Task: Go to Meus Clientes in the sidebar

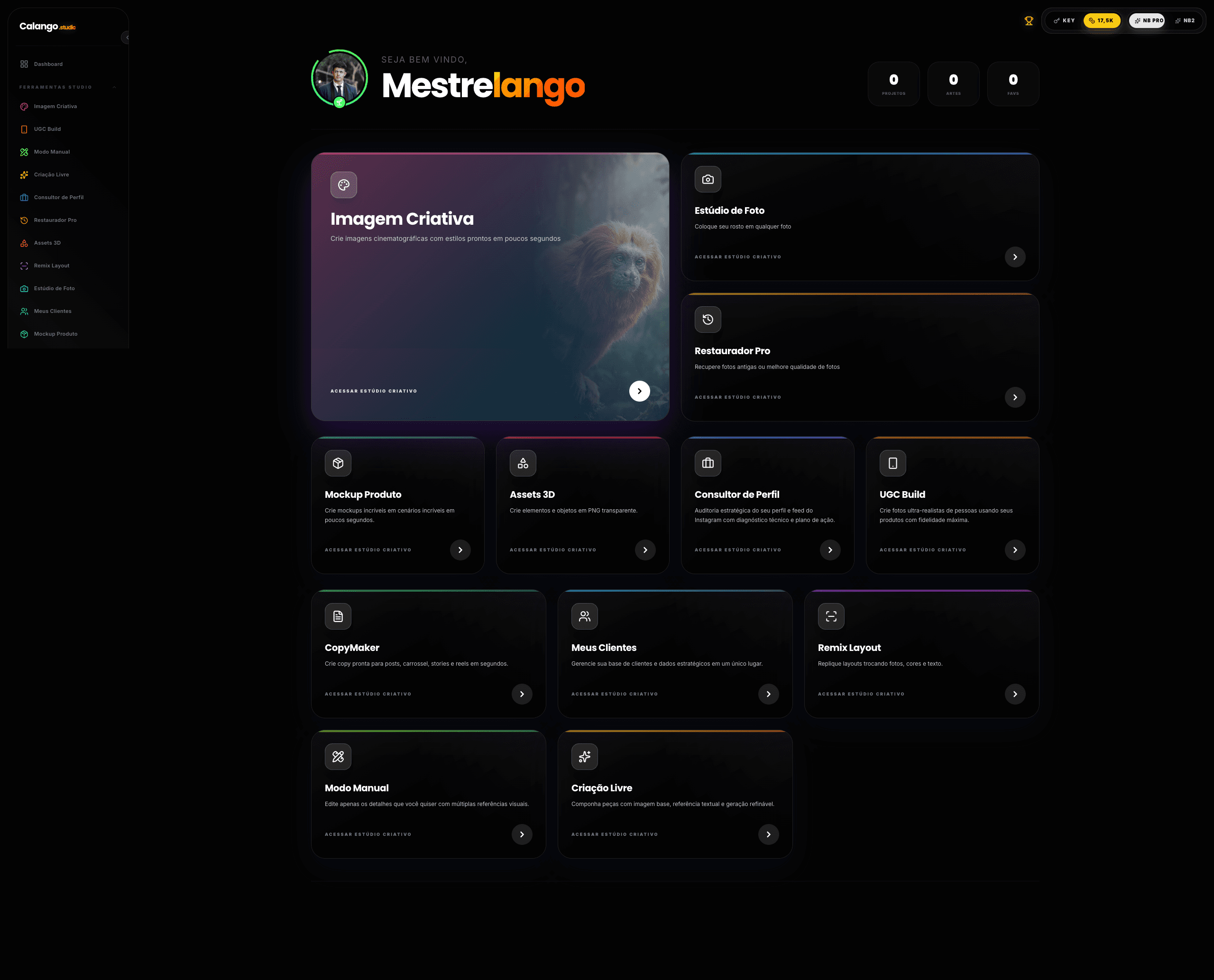Action: point(53,311)
